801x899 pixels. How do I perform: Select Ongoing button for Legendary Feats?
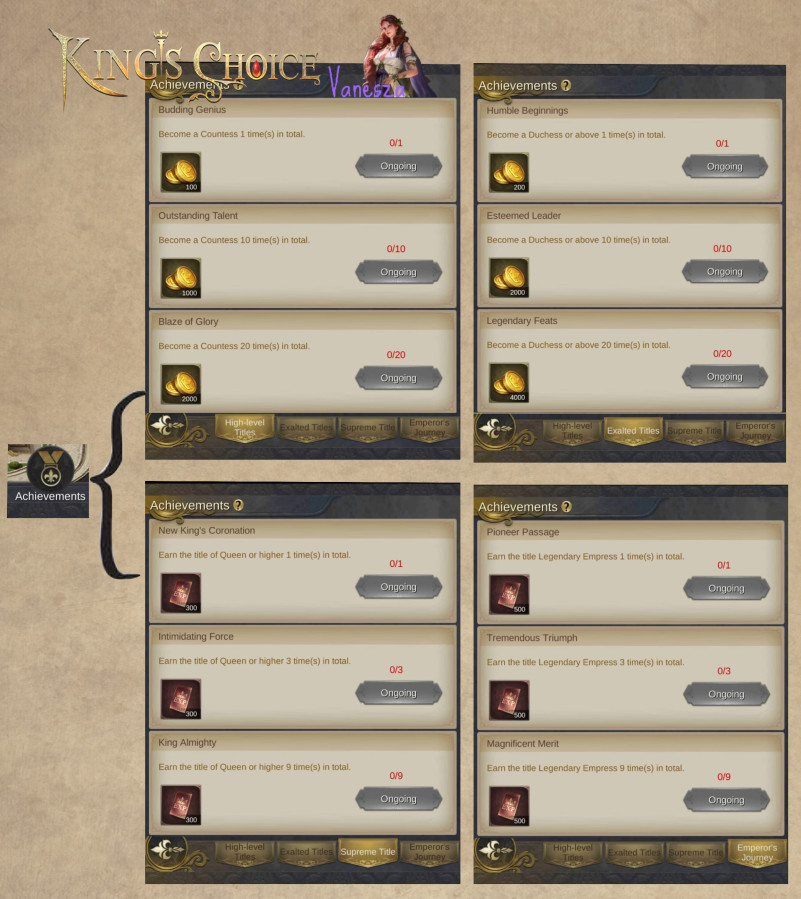725,376
